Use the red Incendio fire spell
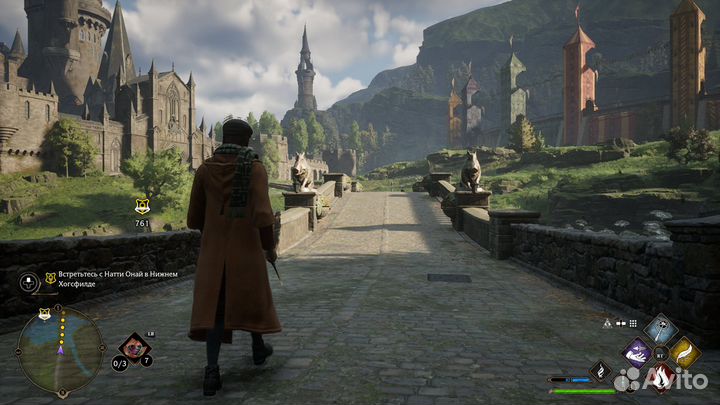 tap(660, 376)
